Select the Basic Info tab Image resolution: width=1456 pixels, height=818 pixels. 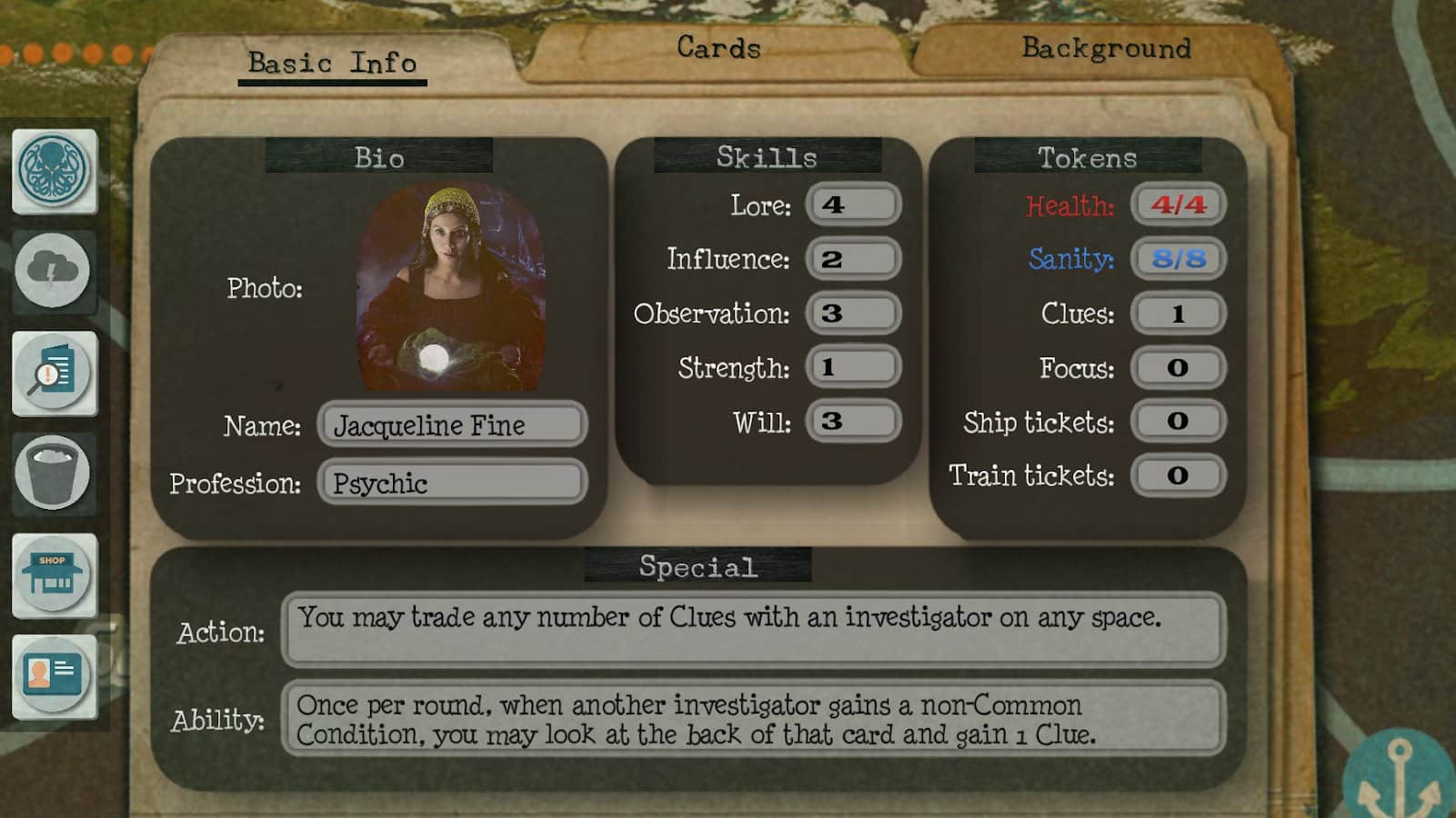(332, 63)
